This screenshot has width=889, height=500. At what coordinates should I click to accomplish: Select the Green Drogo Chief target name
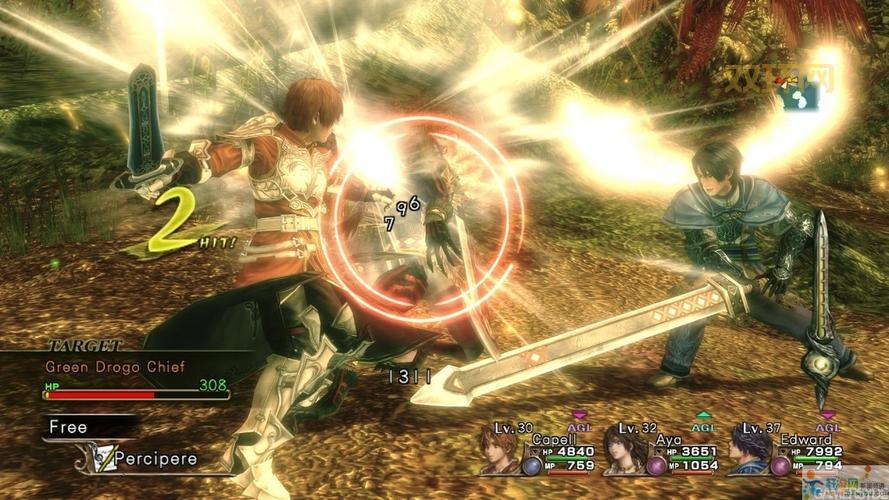pyautogui.click(x=115, y=366)
